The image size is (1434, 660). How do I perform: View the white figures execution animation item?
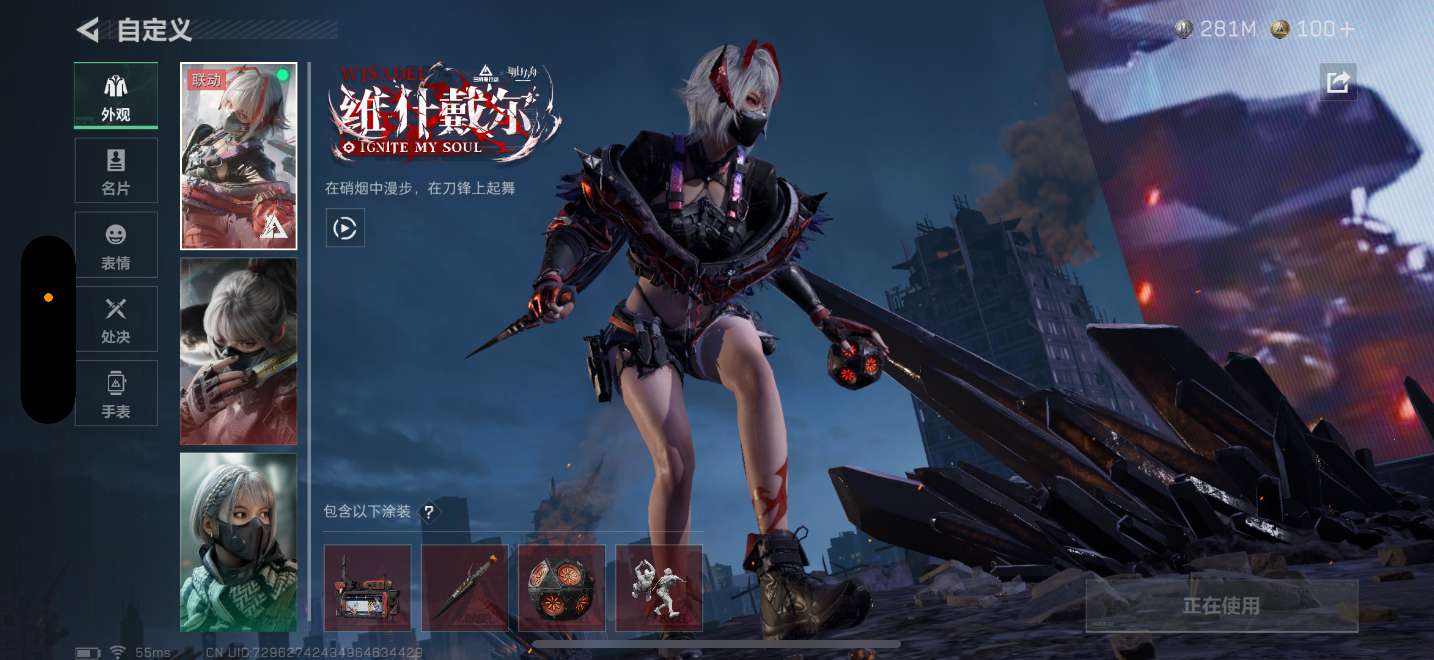tap(658, 588)
